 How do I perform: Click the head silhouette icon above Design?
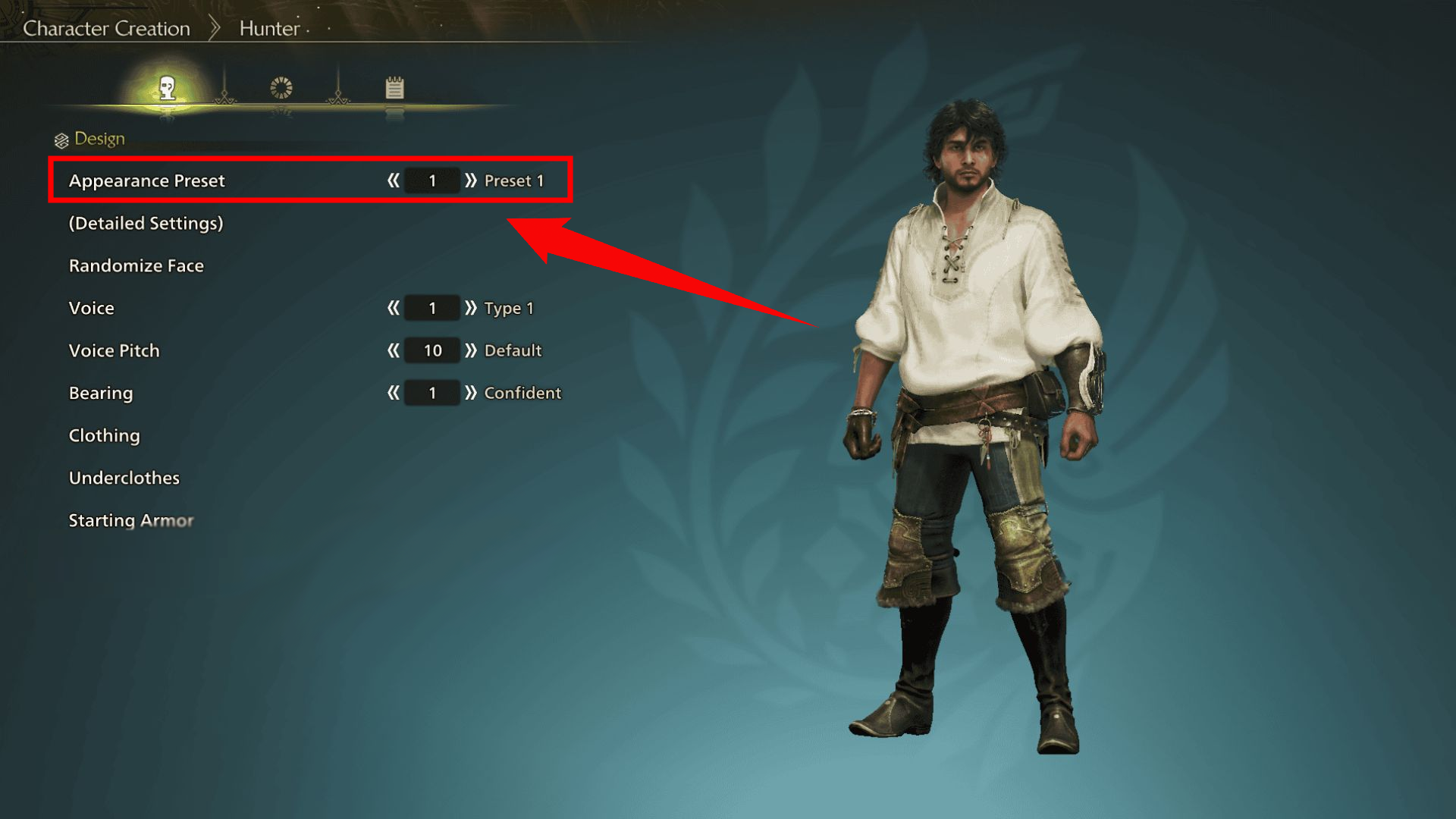pyautogui.click(x=168, y=87)
